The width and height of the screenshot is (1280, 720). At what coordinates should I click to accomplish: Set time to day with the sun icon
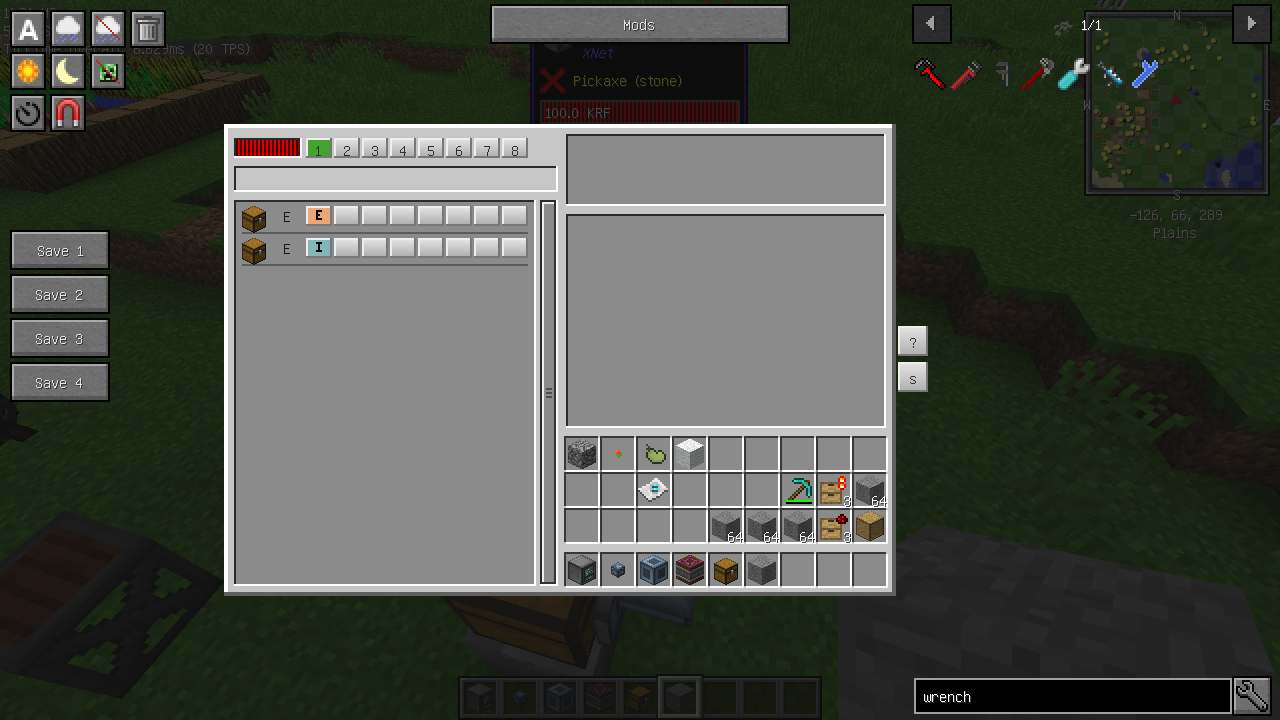click(27, 71)
